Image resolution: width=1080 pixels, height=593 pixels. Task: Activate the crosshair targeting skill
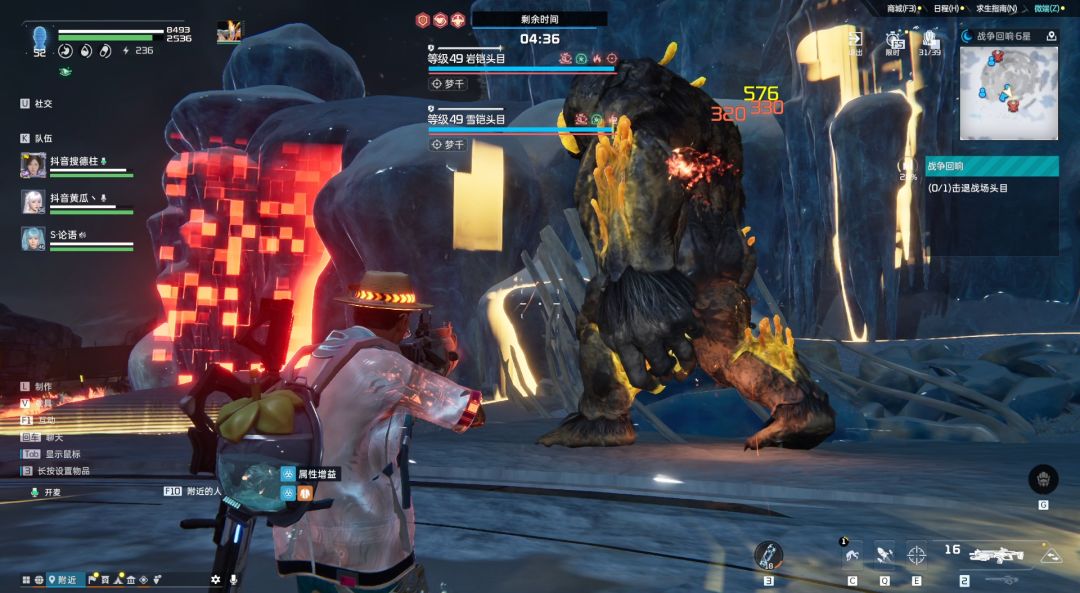(x=916, y=553)
